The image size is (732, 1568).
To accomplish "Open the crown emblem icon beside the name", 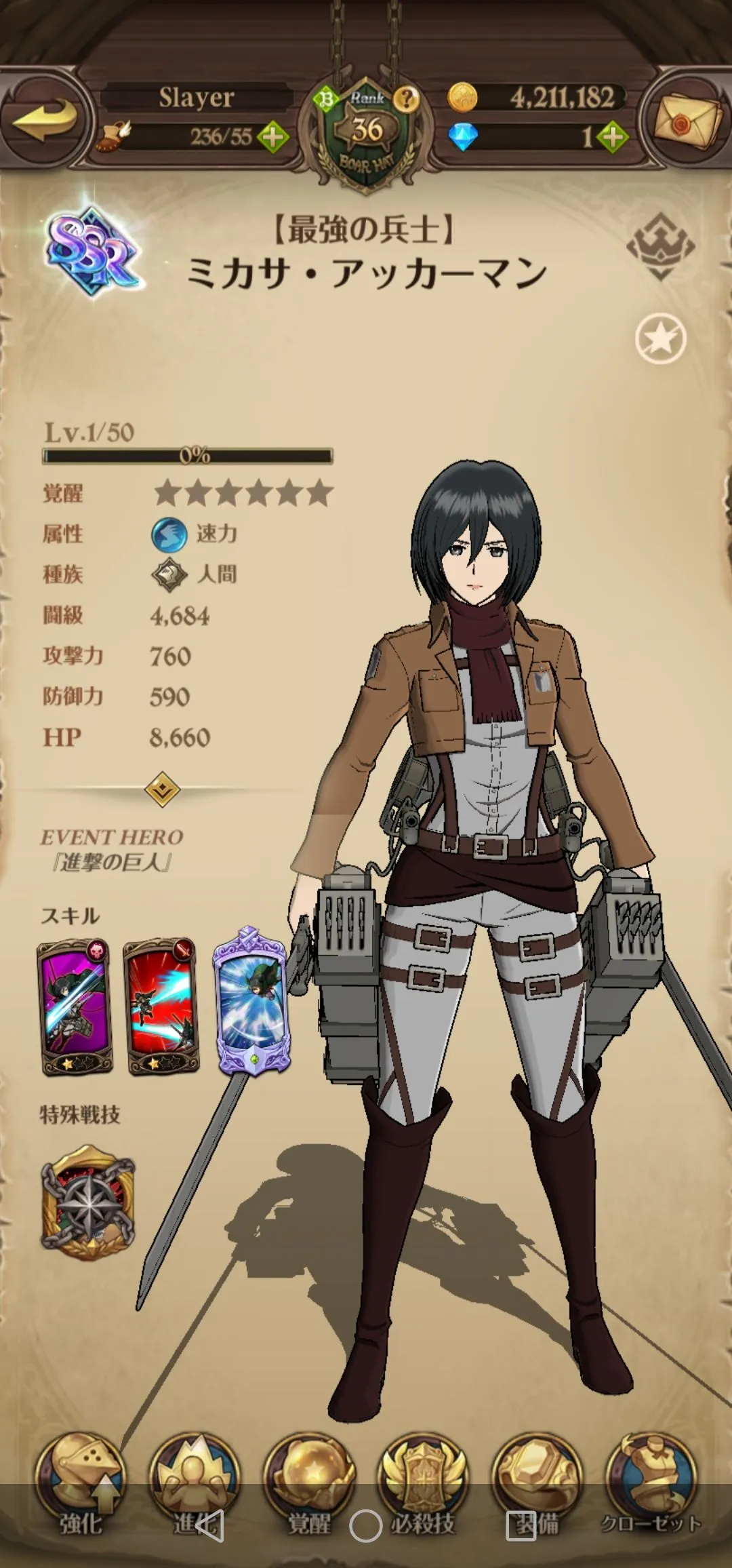I will click(660, 246).
